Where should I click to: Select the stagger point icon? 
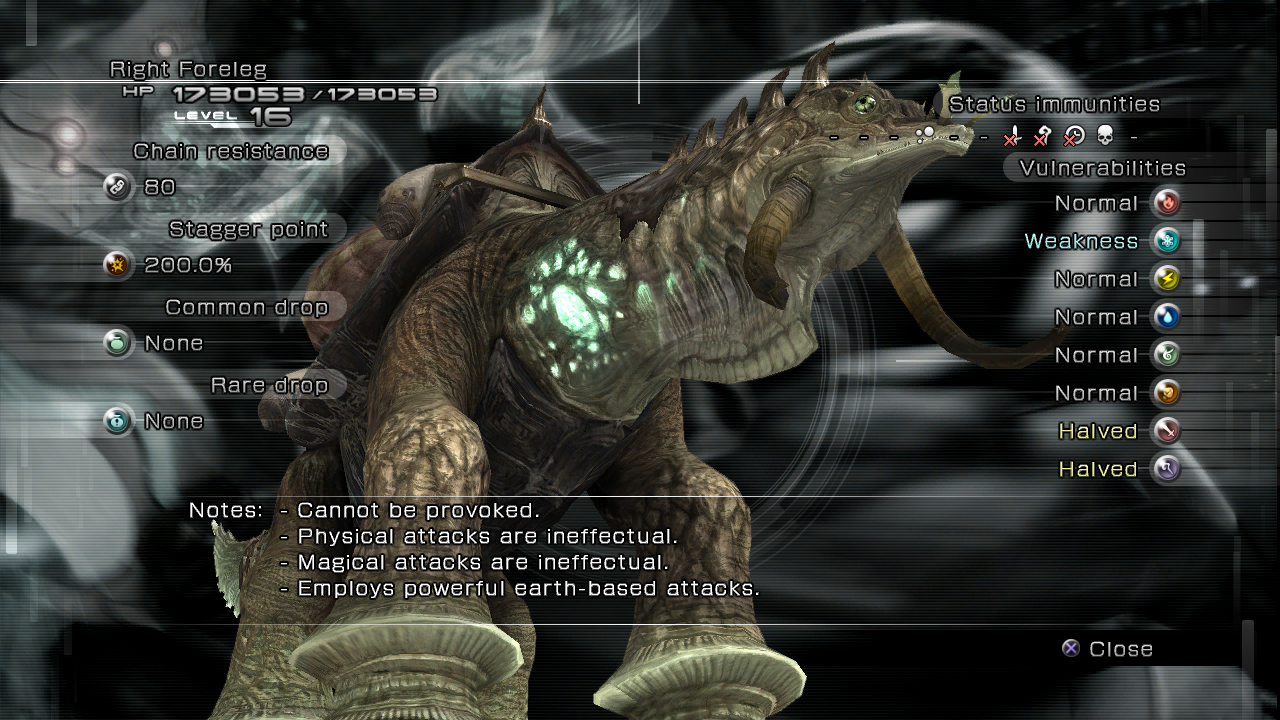(118, 265)
